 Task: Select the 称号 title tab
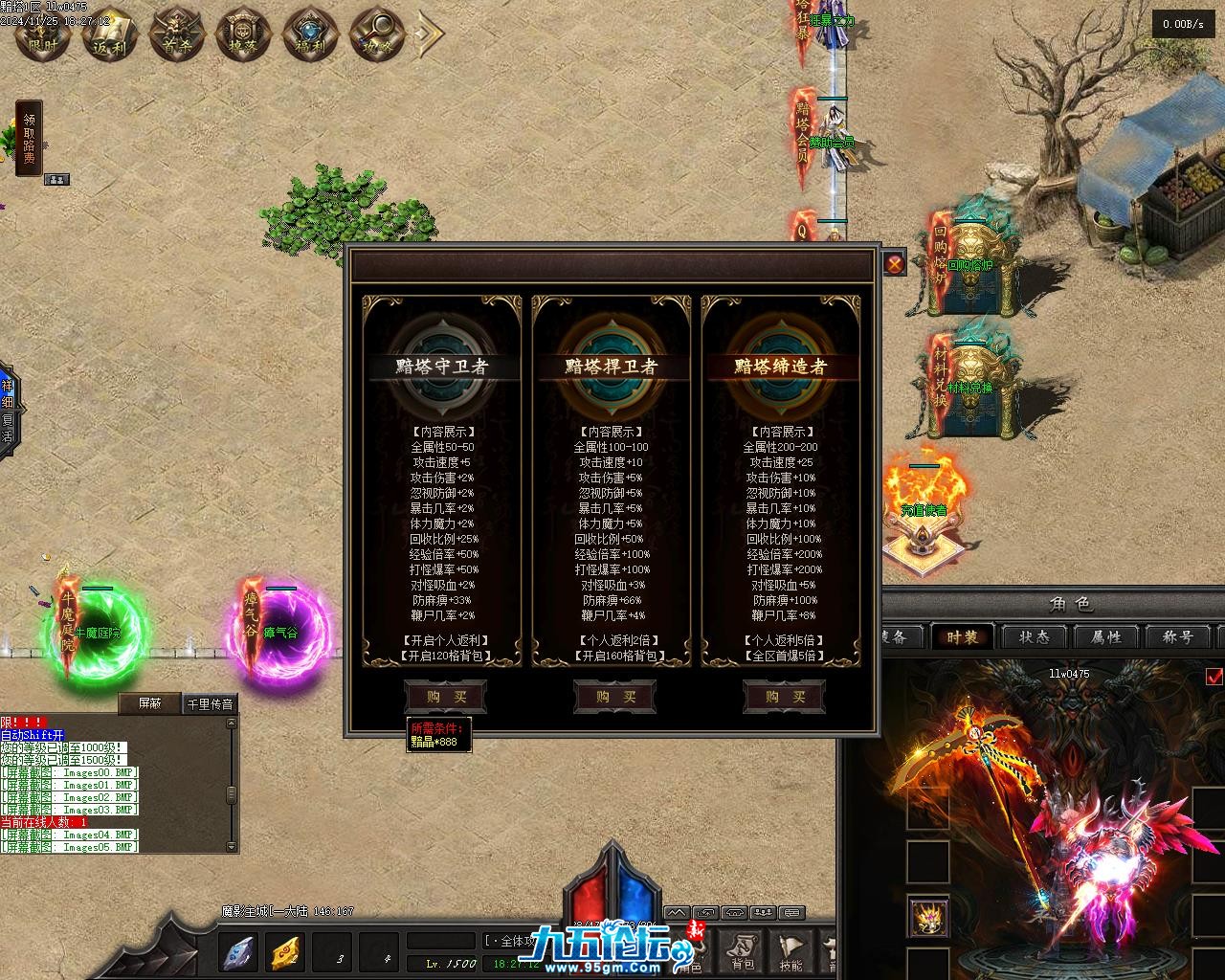pyautogui.click(x=1176, y=637)
